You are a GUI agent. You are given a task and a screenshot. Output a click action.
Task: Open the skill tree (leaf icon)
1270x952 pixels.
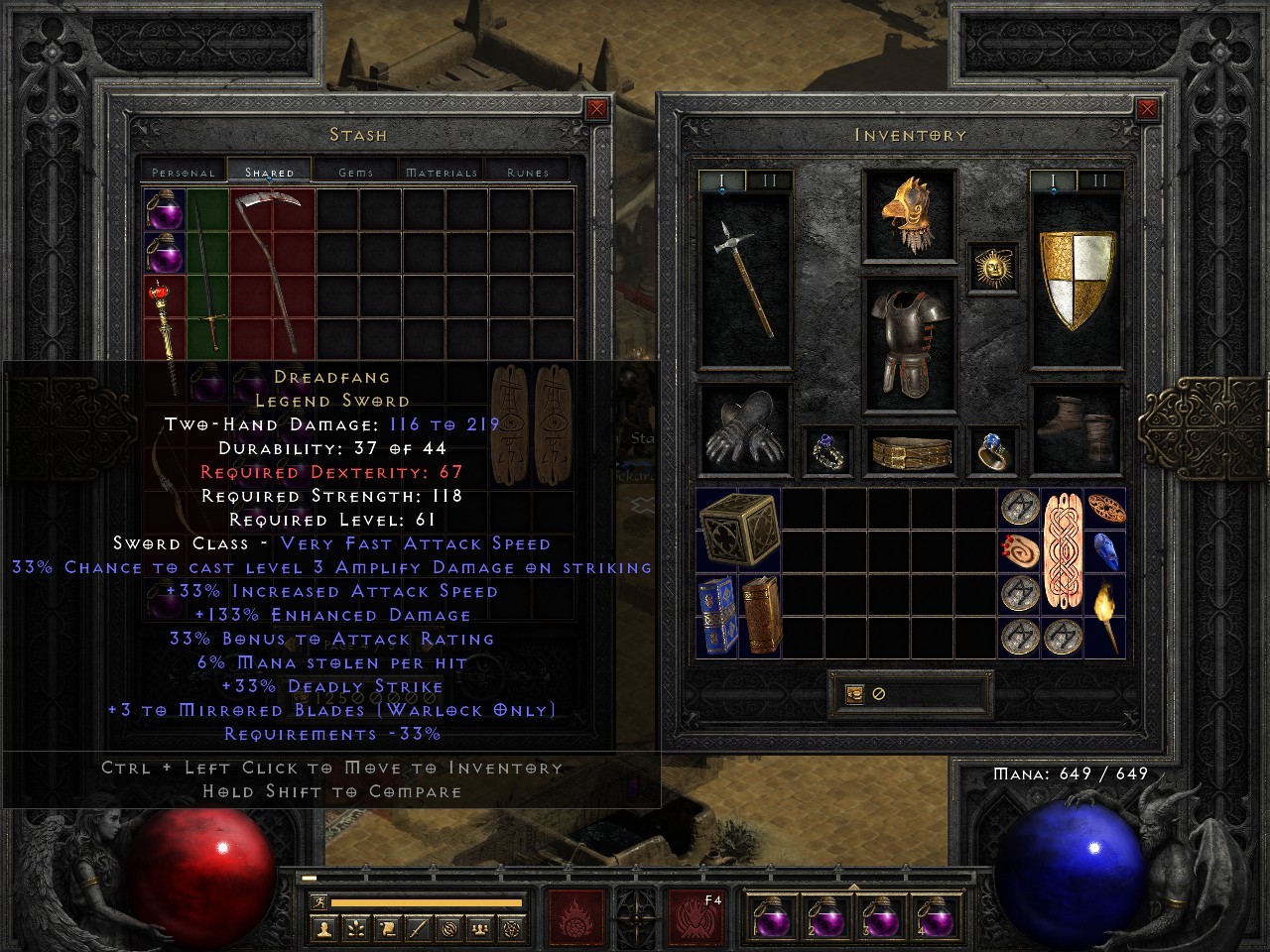[x=358, y=929]
